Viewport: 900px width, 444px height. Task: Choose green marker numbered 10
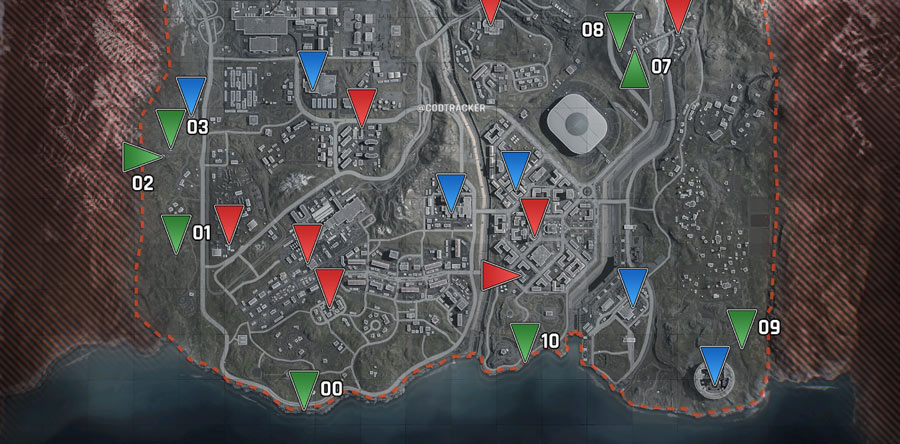(524, 340)
